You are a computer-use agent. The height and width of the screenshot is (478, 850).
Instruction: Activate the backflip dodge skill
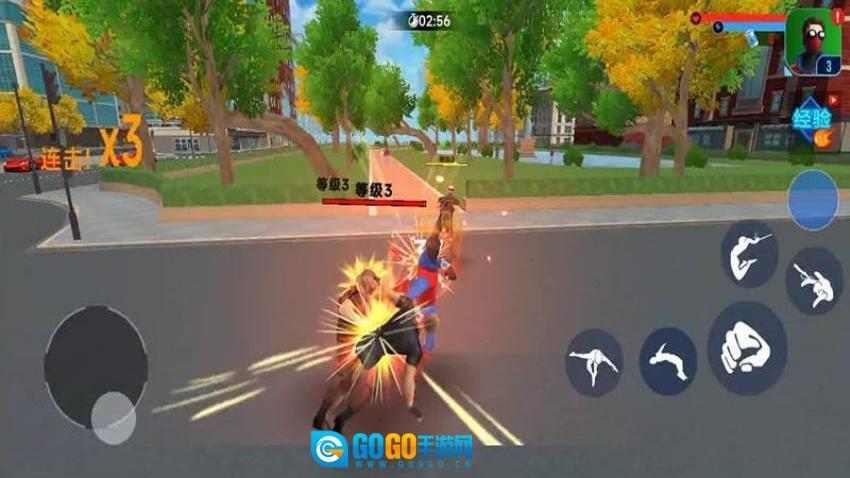(x=668, y=361)
